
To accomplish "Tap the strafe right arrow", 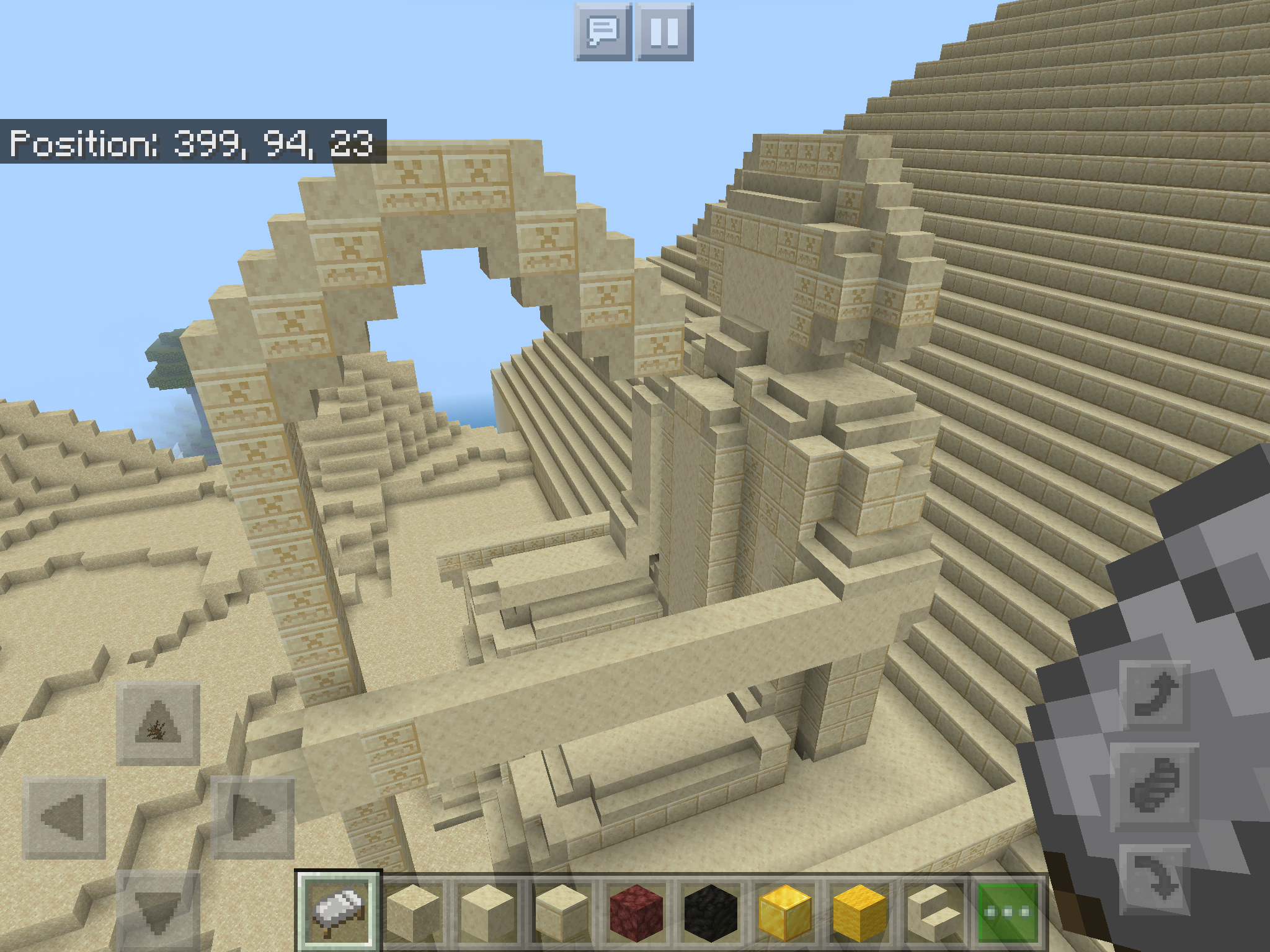I will coord(253,818).
